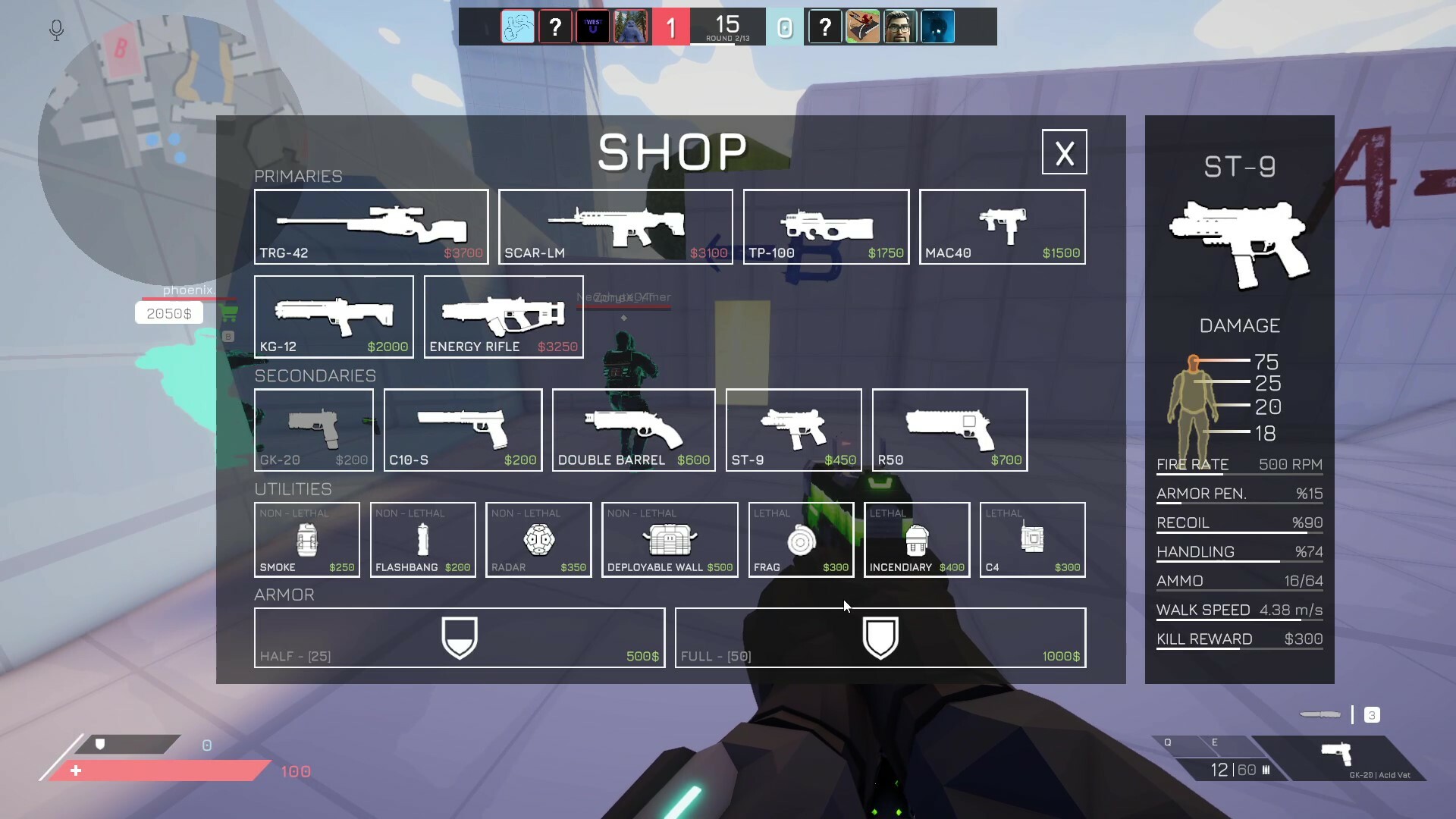Purchase the Double Barrel shotgun
This screenshot has width=1456, height=819.
(x=633, y=429)
